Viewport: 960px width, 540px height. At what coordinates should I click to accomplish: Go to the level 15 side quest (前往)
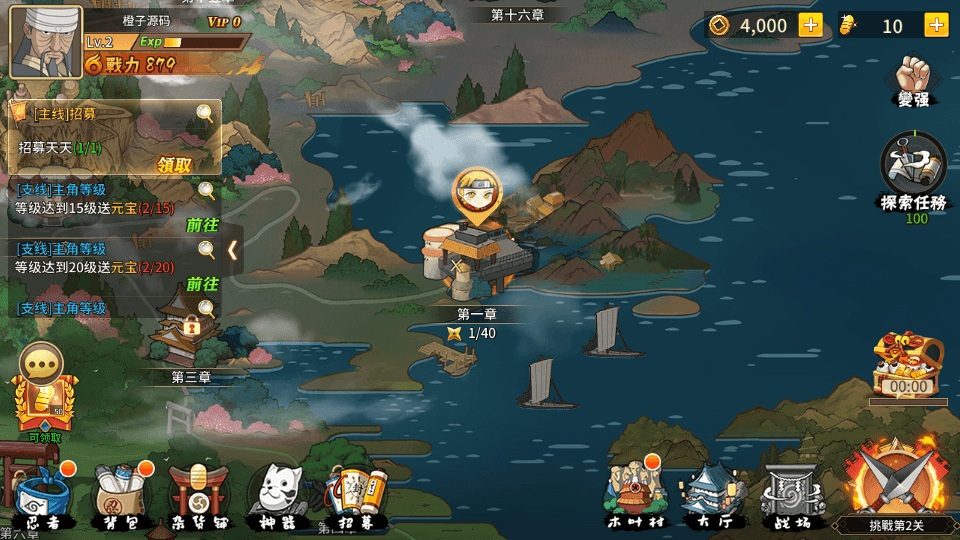click(x=201, y=225)
